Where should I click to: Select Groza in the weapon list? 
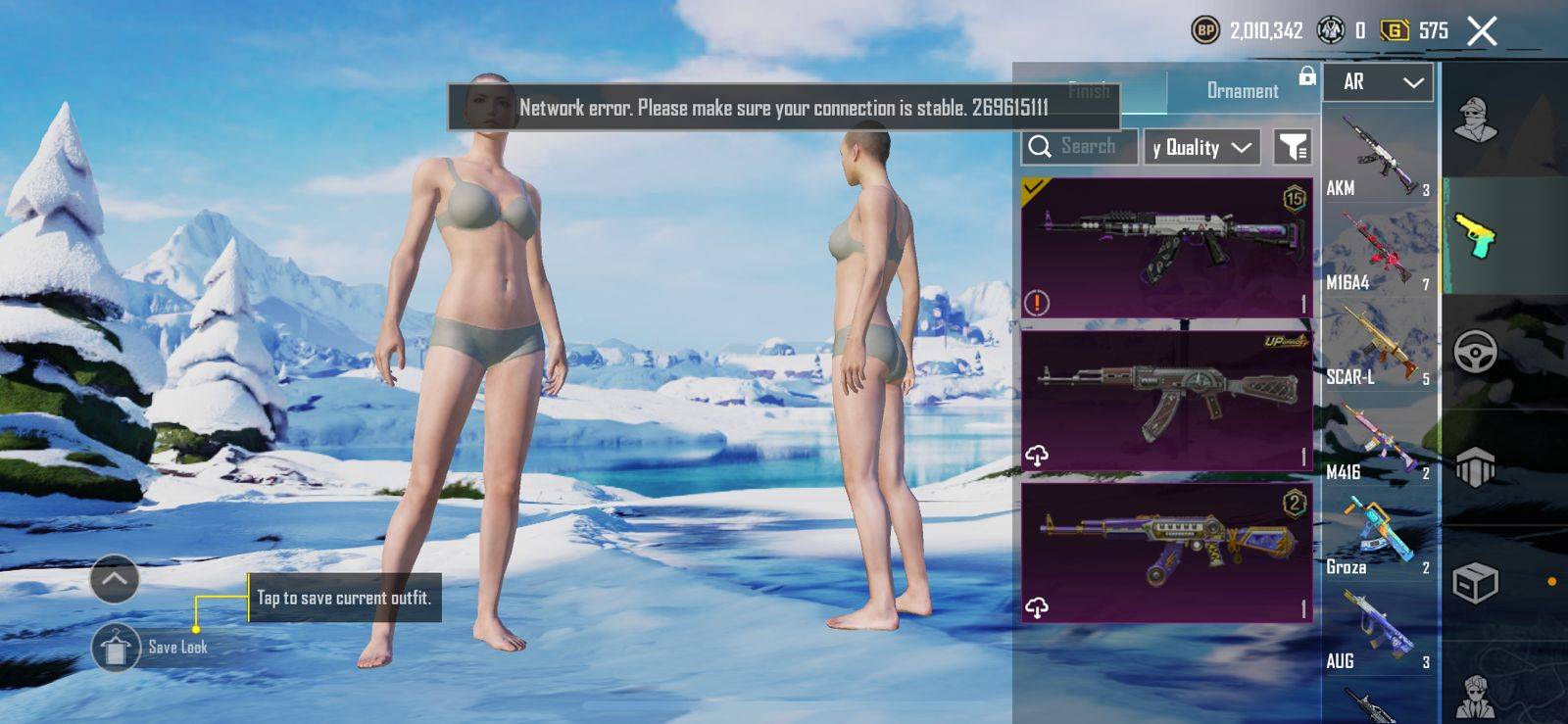pos(1378,537)
